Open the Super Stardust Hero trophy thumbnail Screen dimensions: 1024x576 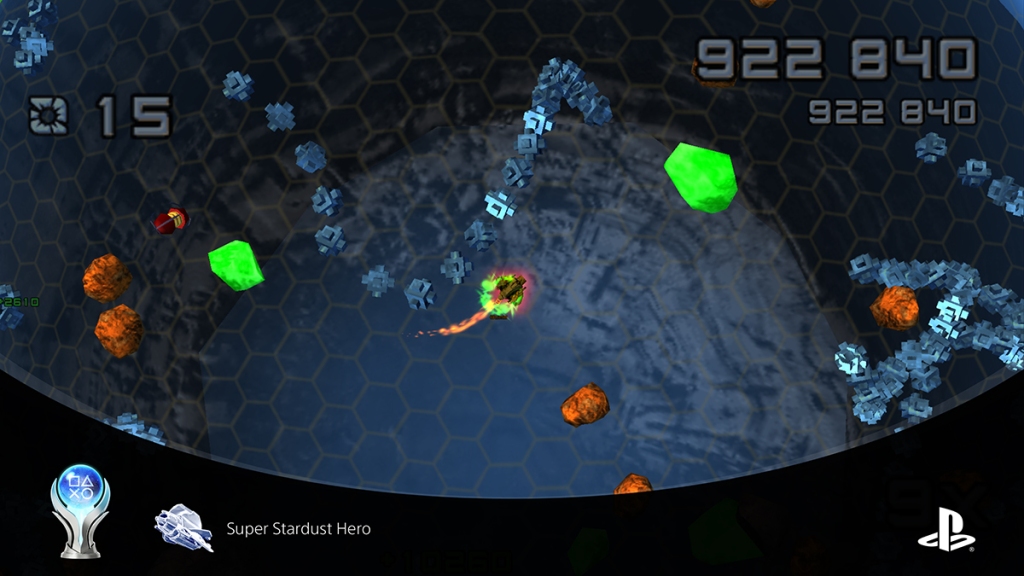pos(183,528)
